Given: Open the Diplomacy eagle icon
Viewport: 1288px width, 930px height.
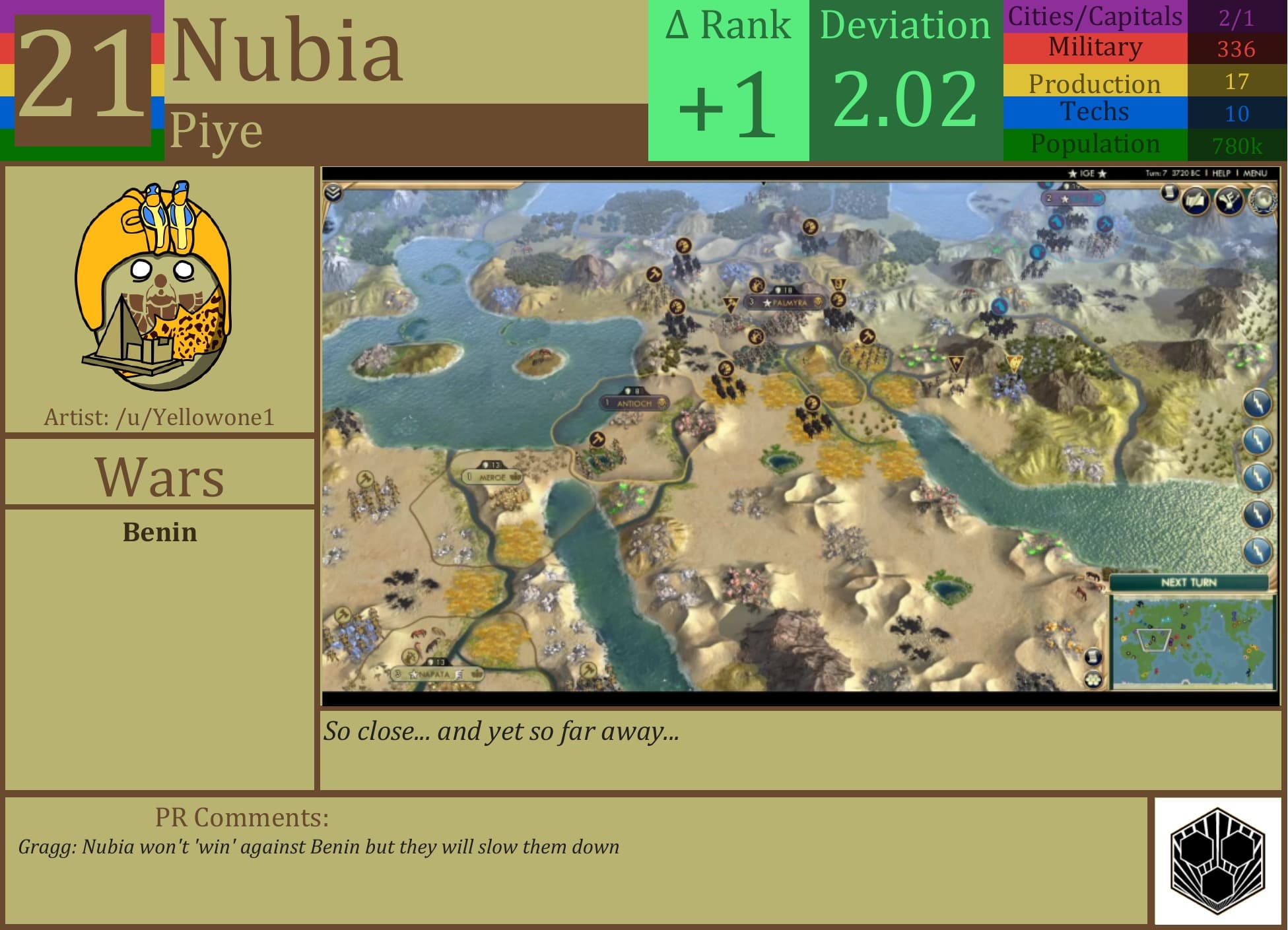Looking at the screenshot, I should (x=1229, y=201).
